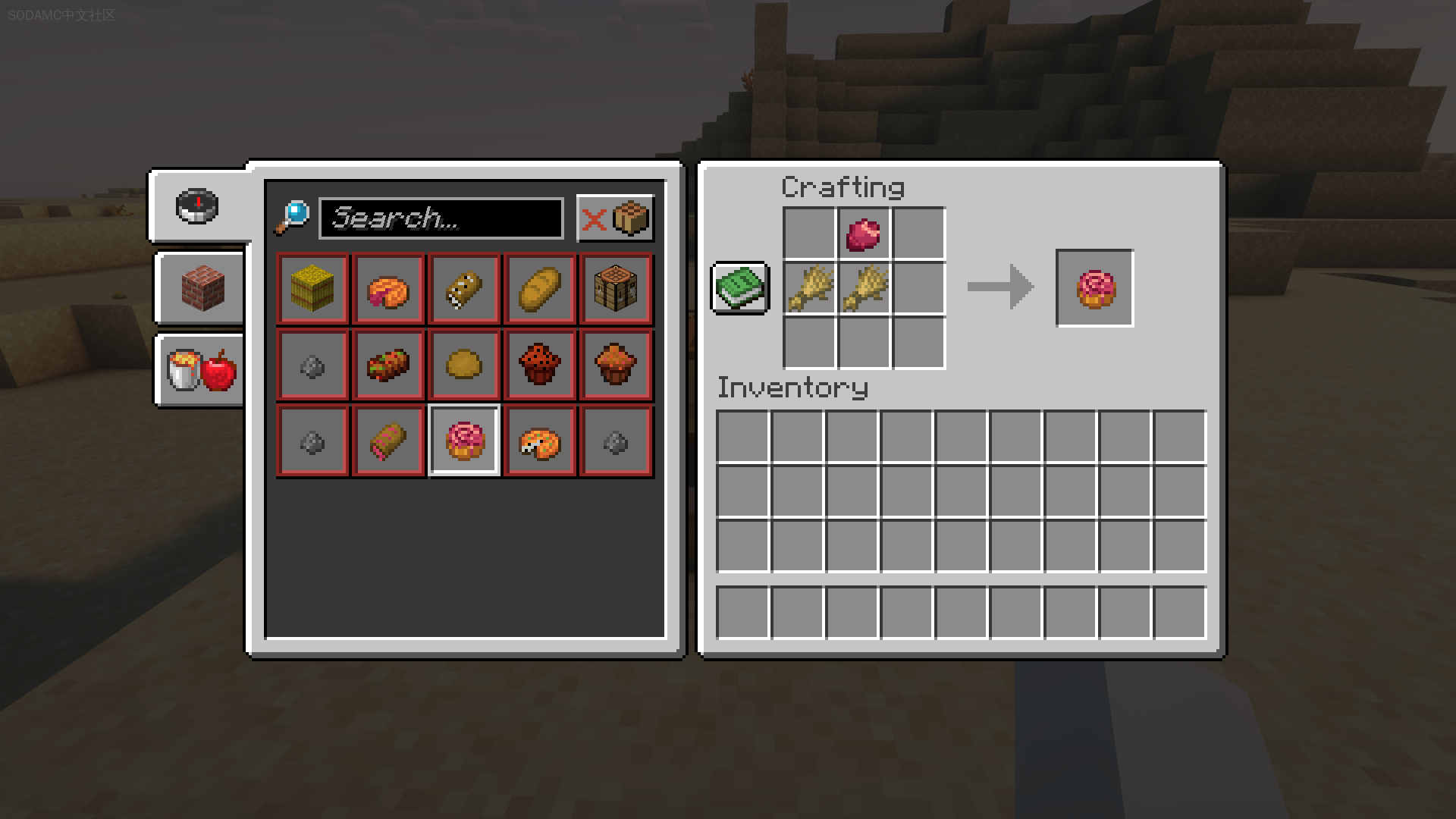This screenshot has width=1456, height=819.
Task: Open the brick block category tab
Action: coord(202,288)
